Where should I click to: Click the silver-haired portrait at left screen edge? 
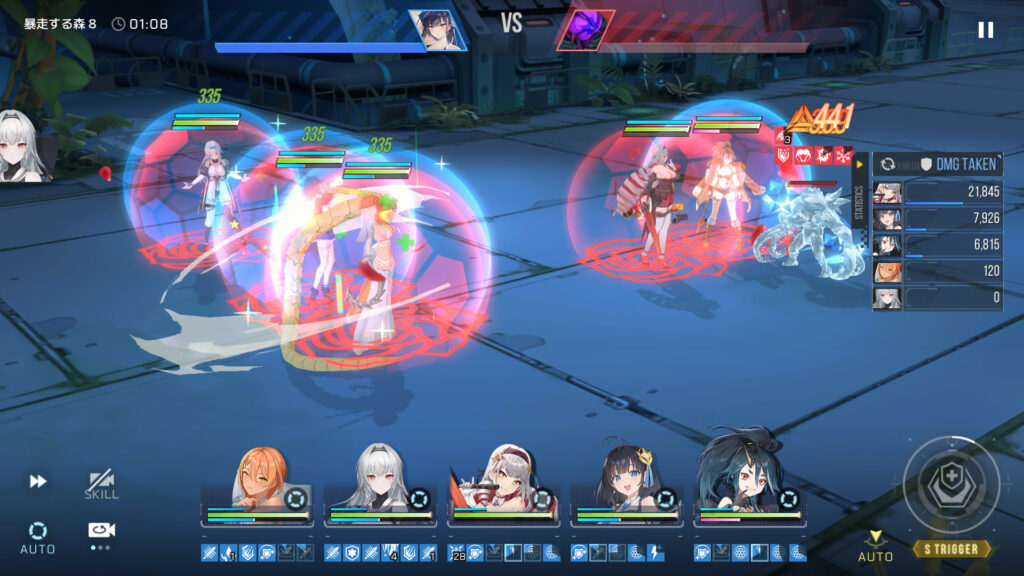tap(22, 147)
